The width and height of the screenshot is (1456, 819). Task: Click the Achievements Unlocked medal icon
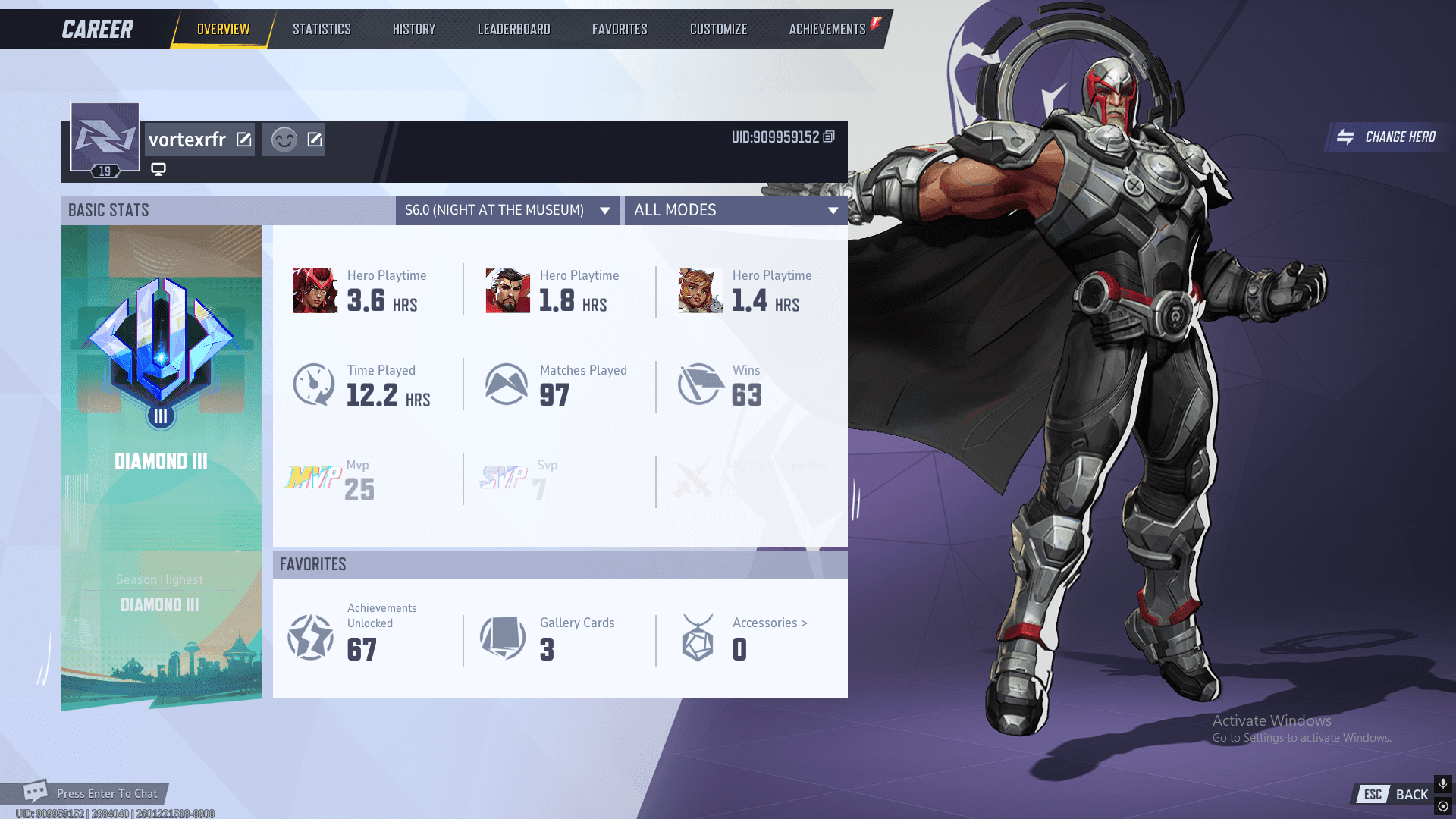click(310, 637)
